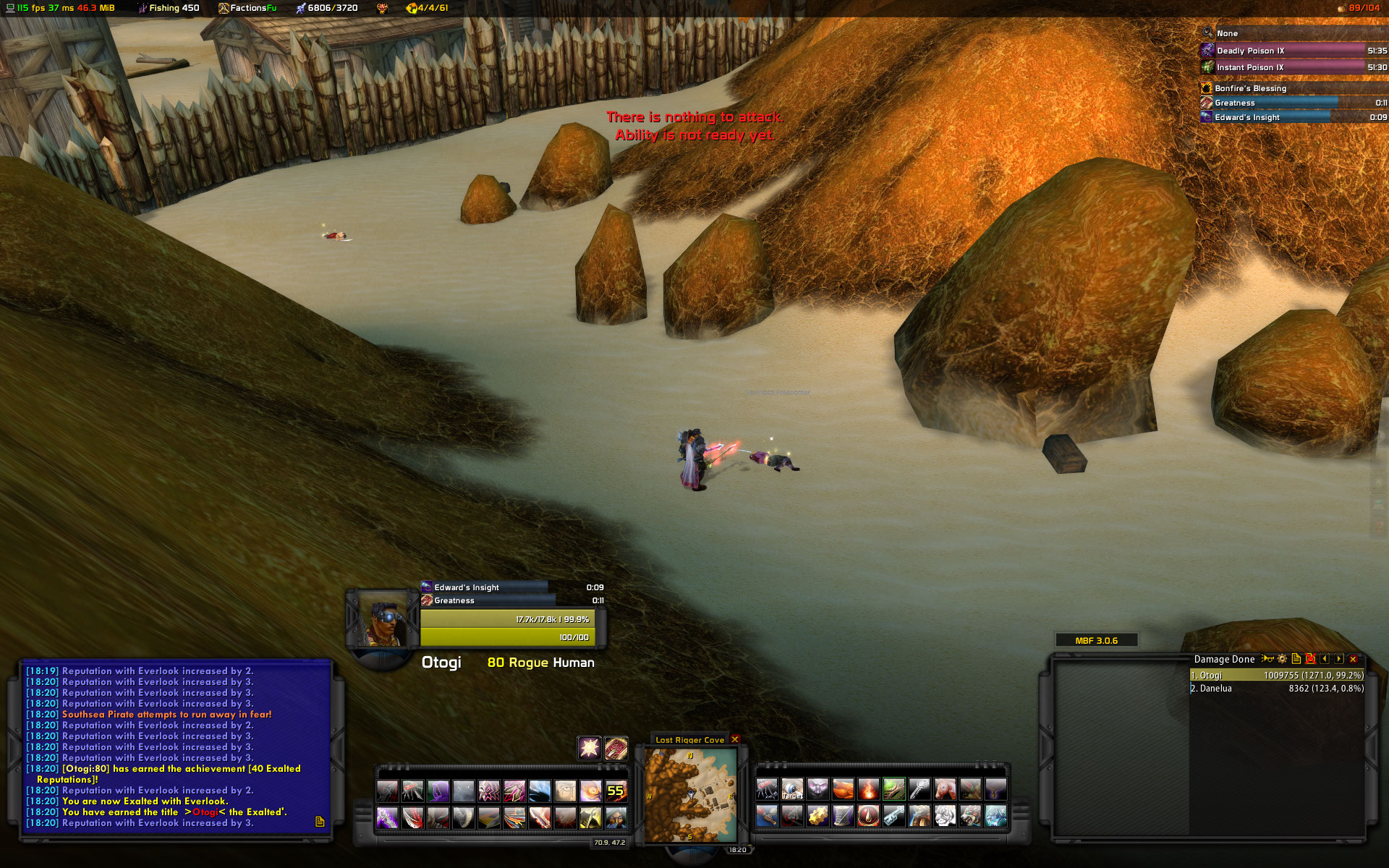Activate the sunburst trinket button
Image resolution: width=1389 pixels, height=868 pixels.
point(589,747)
